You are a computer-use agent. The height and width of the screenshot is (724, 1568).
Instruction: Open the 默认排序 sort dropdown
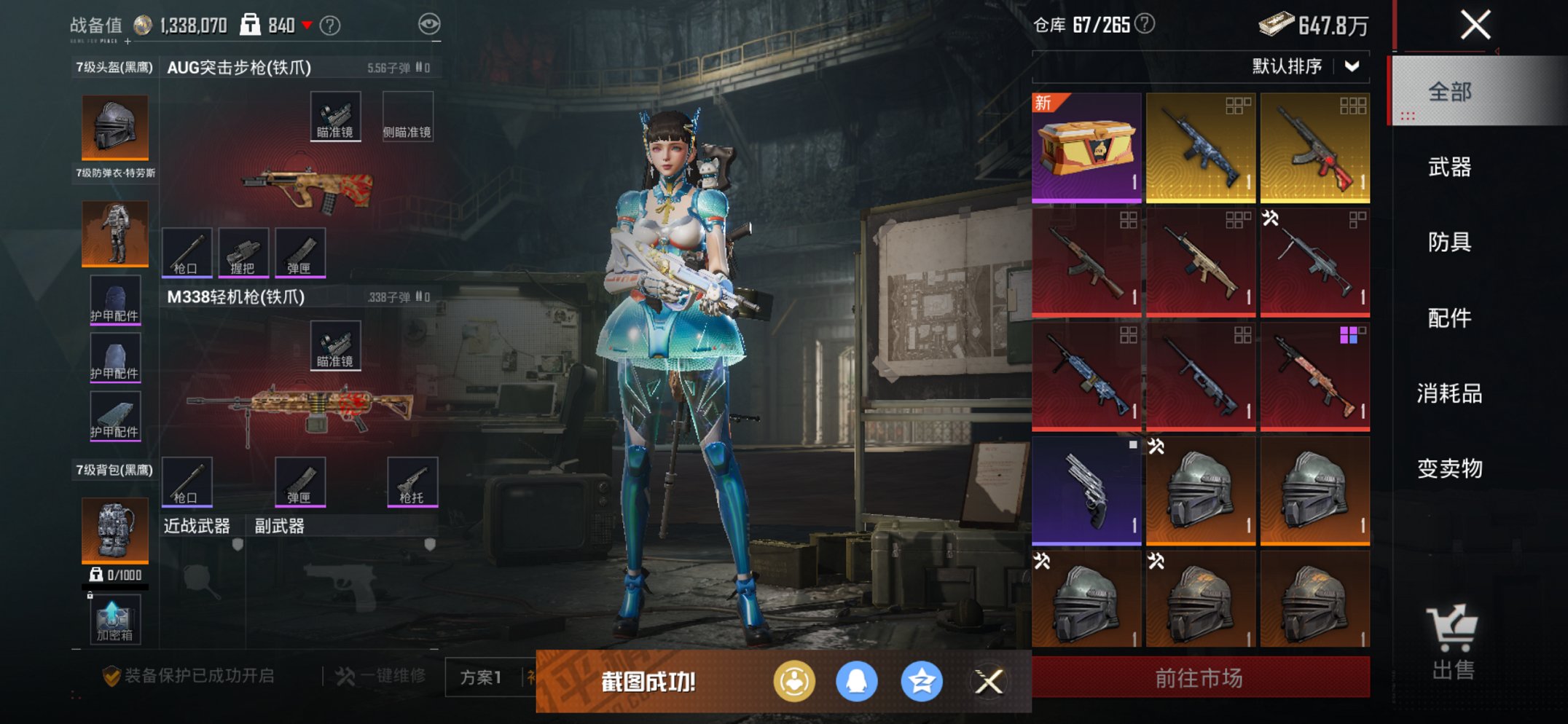point(1305,66)
